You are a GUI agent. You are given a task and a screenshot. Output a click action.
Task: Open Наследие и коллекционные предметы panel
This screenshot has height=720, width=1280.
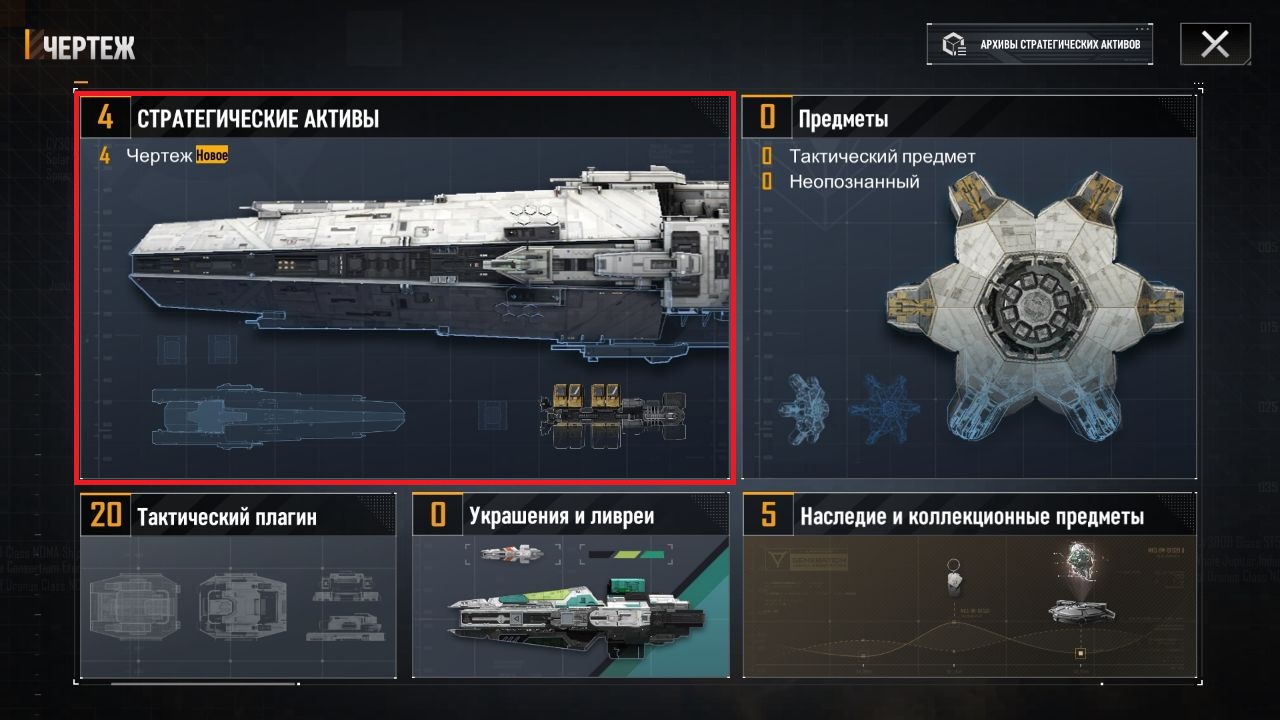coord(968,585)
